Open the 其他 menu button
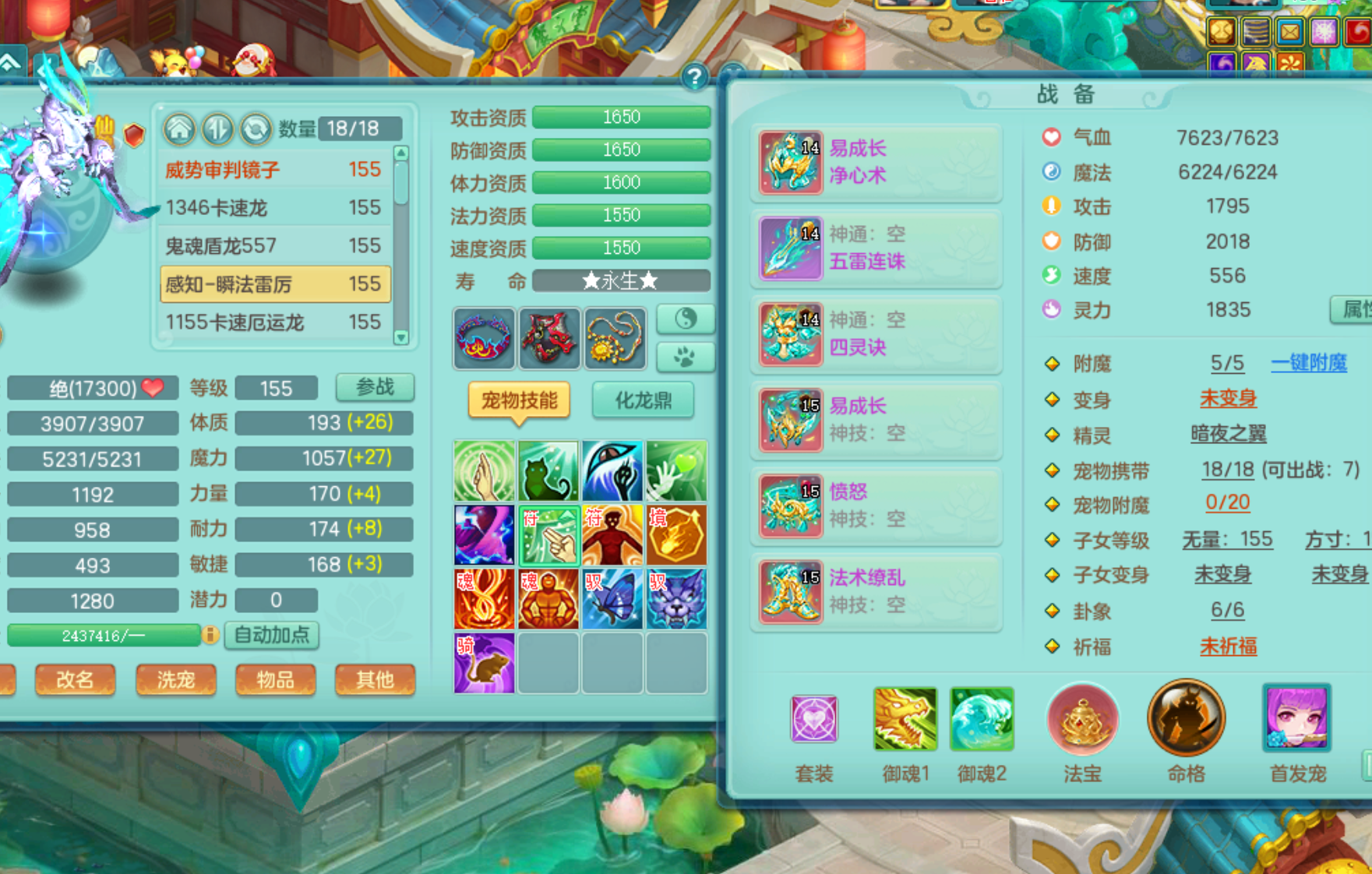This screenshot has width=1372, height=874. 375,679
